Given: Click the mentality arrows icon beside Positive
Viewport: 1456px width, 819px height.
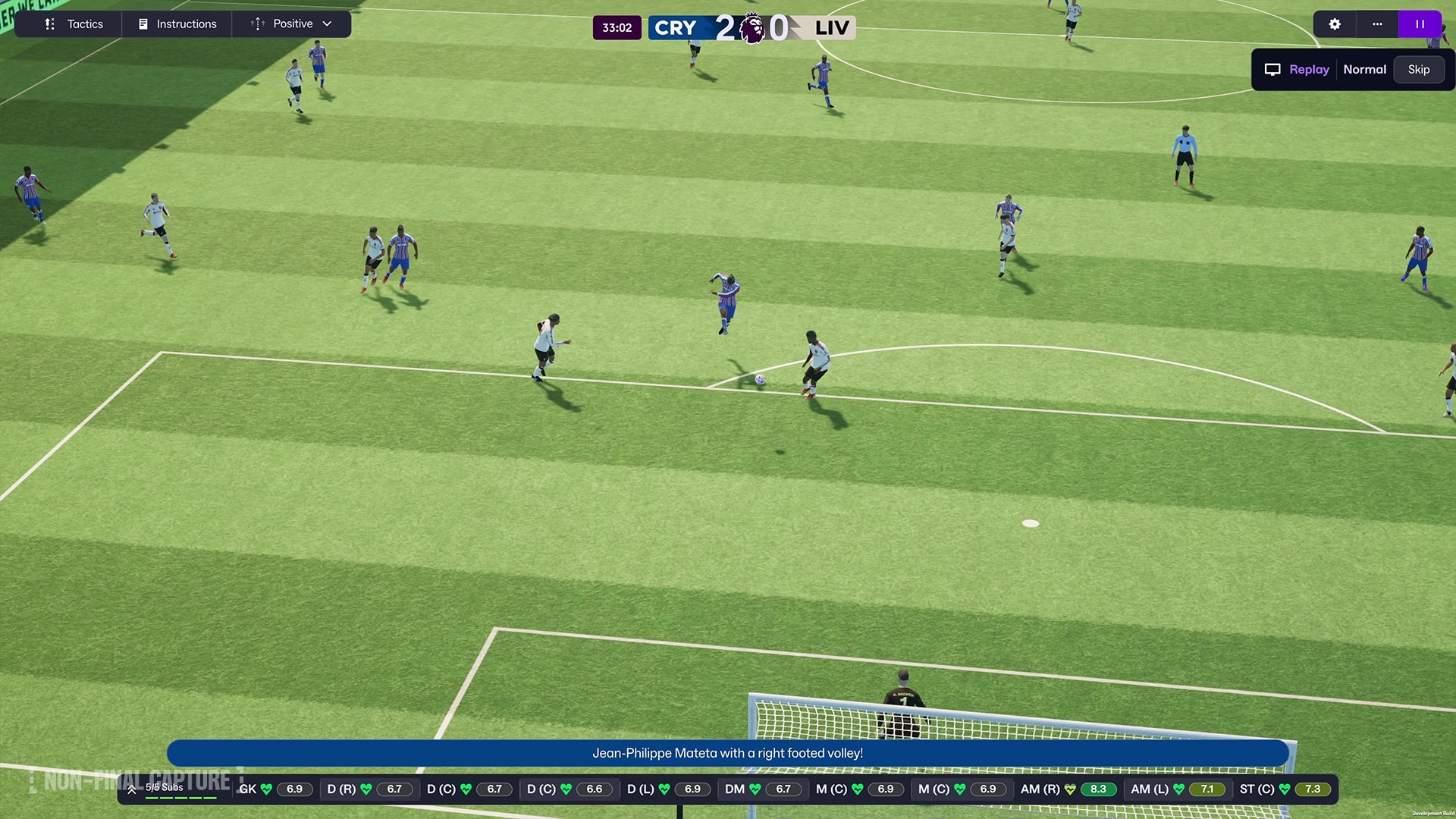Looking at the screenshot, I should [x=256, y=24].
